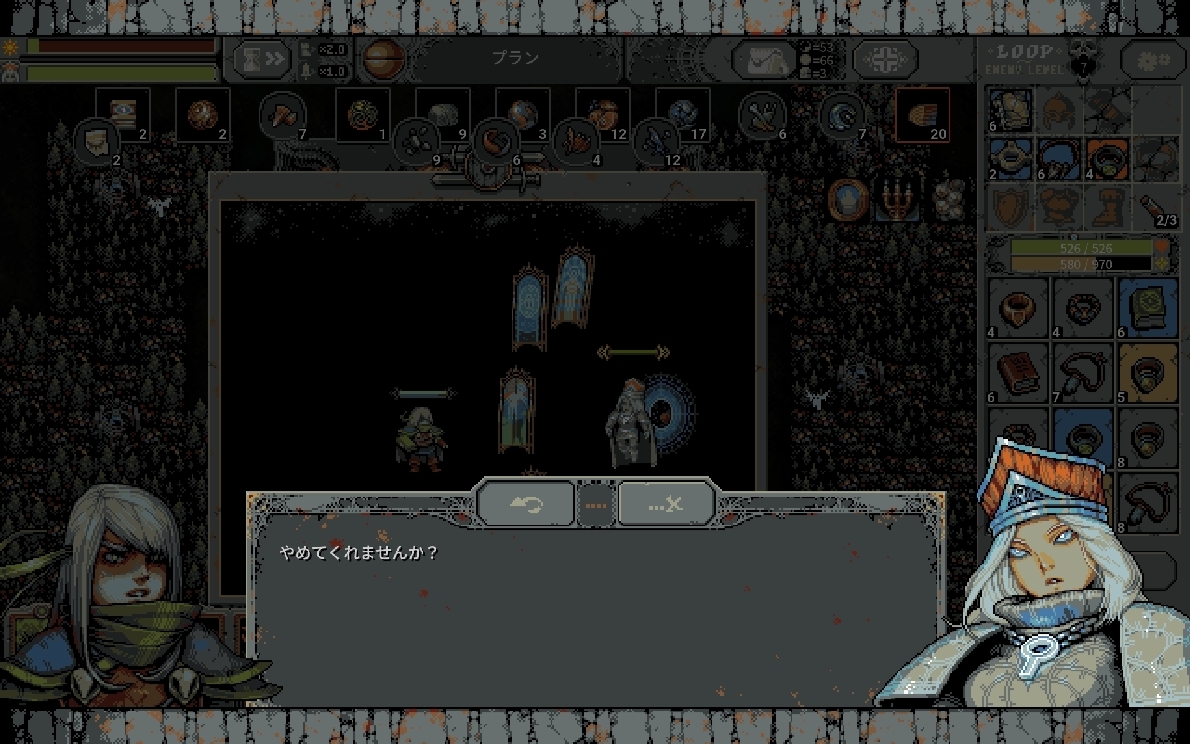Select the oval mirror trait icon
Screen dimensions: 1190x744
tap(847, 199)
